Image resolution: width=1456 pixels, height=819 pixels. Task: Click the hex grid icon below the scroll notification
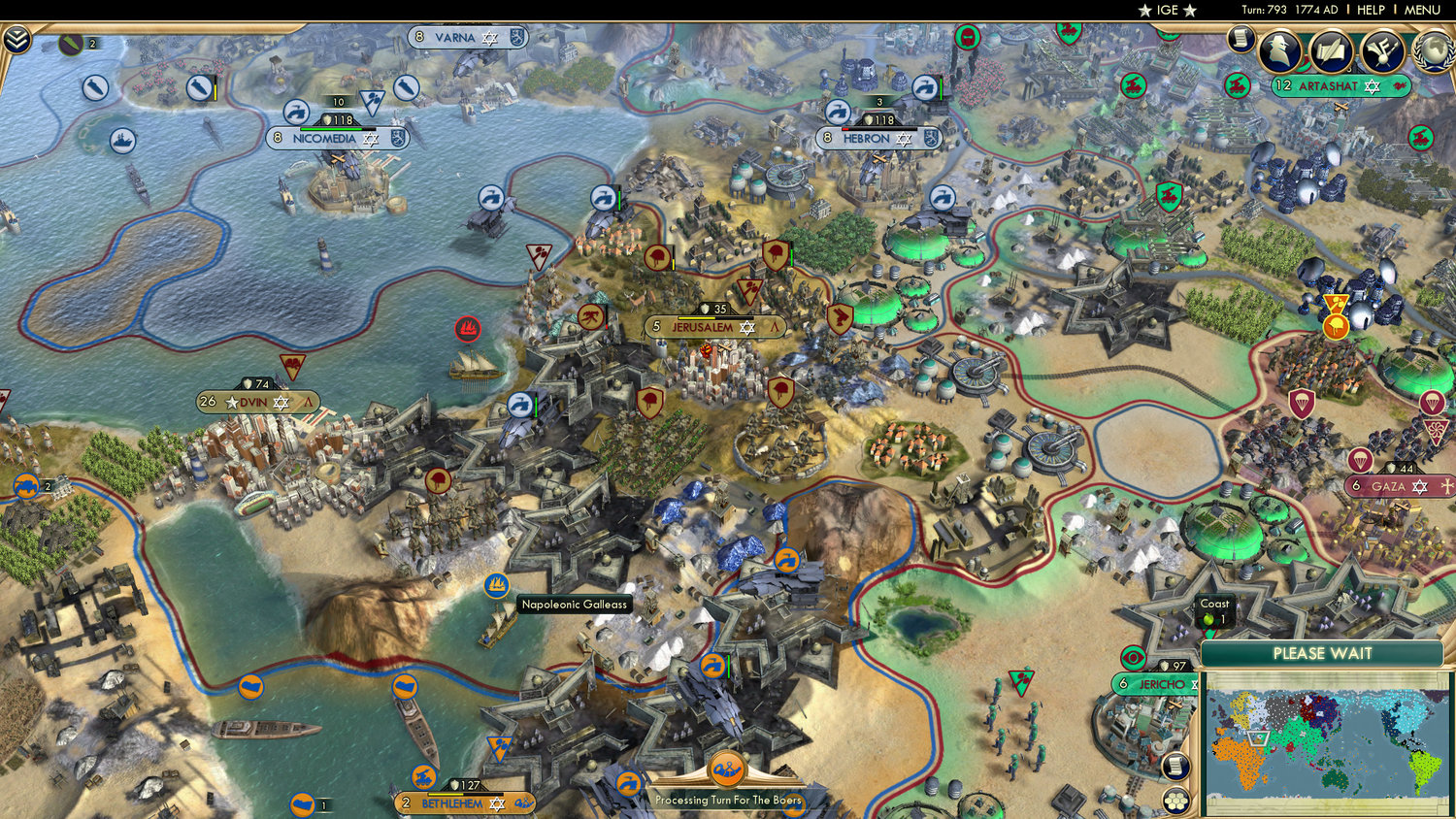(x=1176, y=800)
